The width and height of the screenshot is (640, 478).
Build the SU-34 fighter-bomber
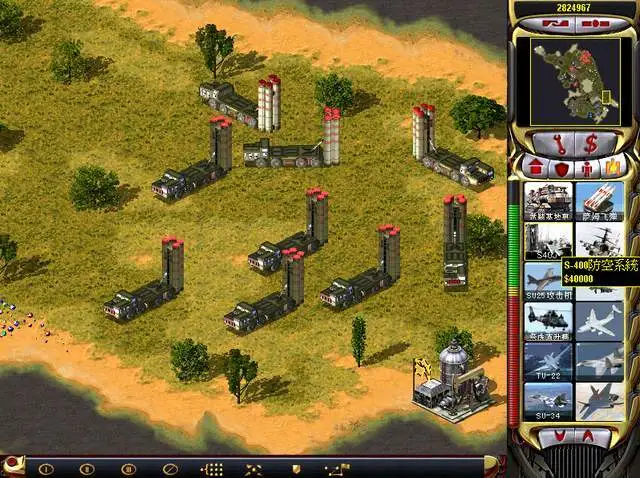tap(548, 400)
